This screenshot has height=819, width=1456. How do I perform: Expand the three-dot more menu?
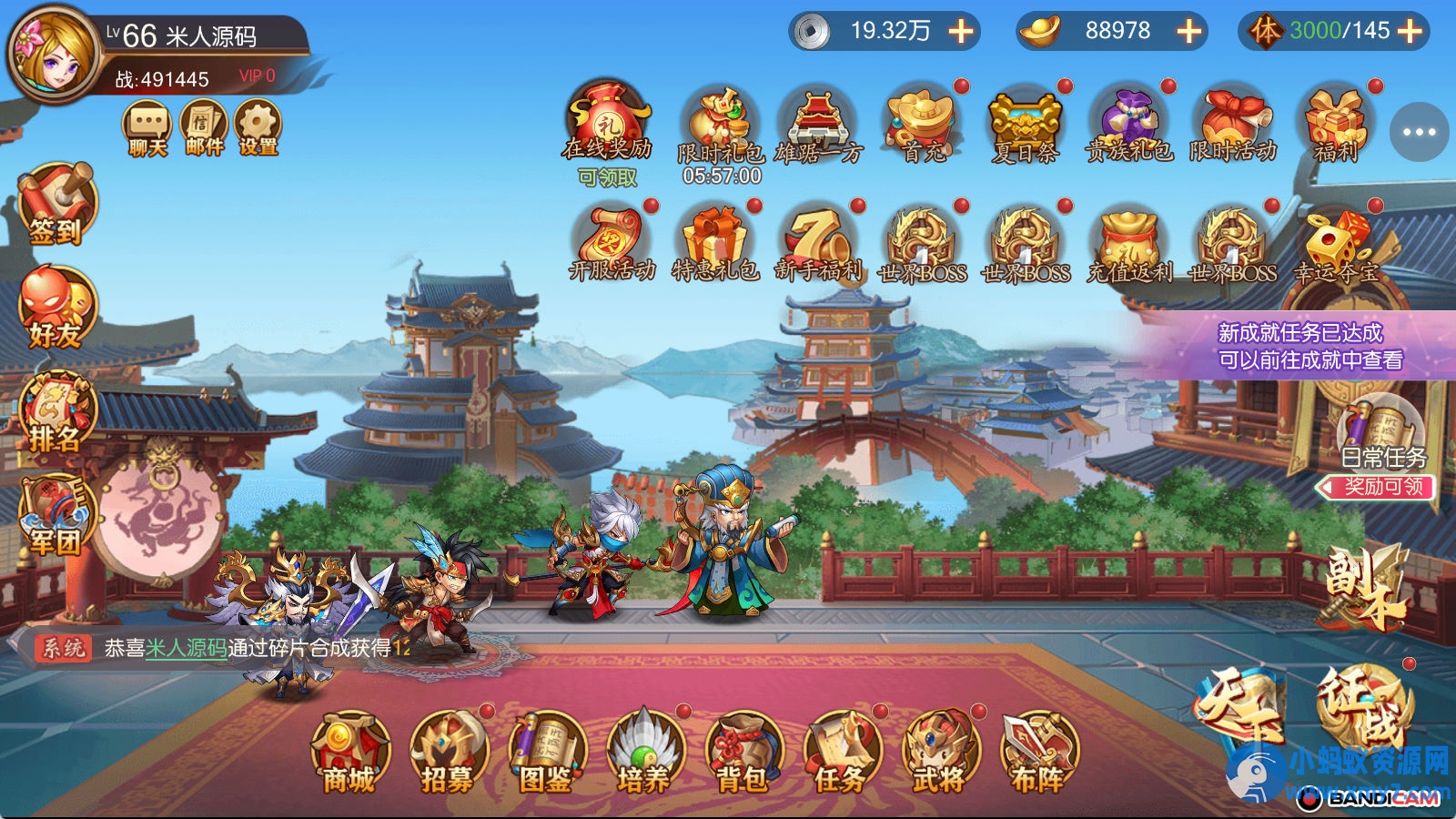coord(1419,132)
